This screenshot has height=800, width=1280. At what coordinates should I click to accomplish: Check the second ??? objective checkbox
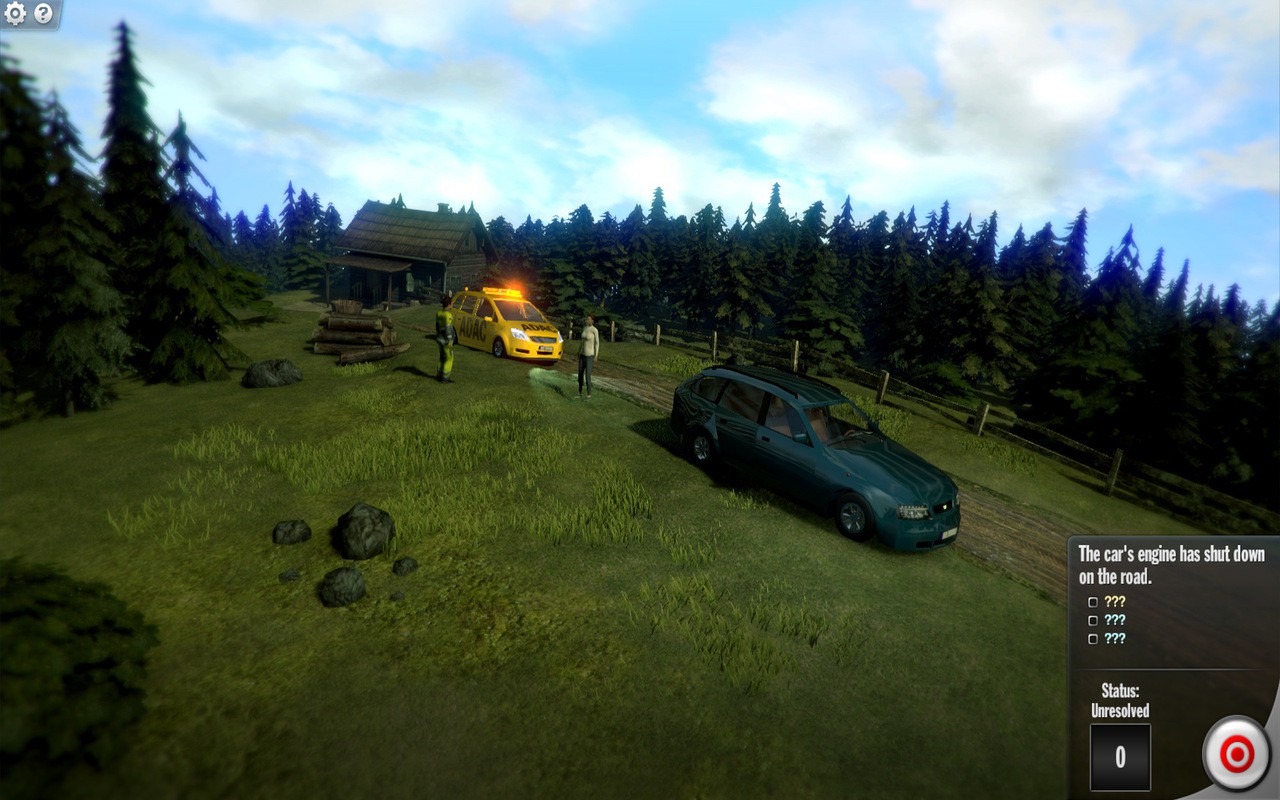tap(1093, 620)
